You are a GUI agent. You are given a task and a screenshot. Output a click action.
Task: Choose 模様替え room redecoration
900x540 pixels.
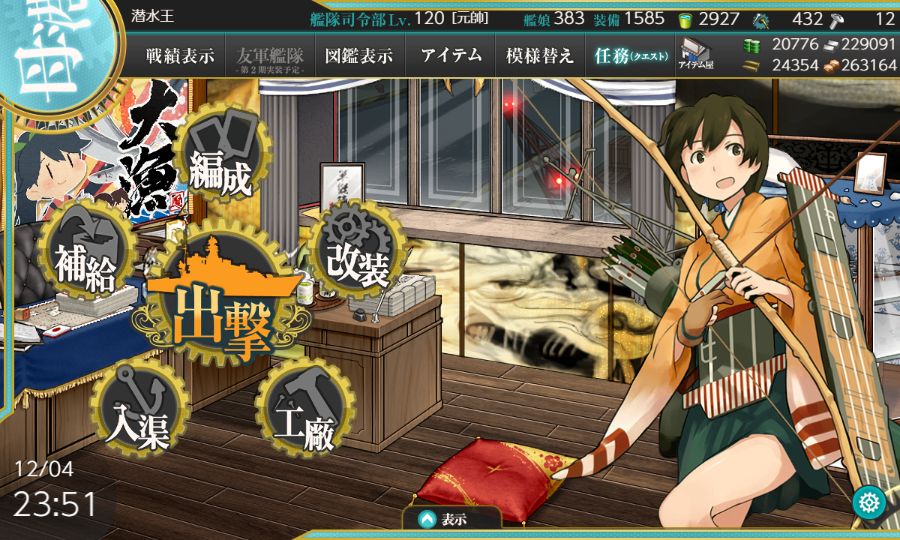(x=540, y=56)
